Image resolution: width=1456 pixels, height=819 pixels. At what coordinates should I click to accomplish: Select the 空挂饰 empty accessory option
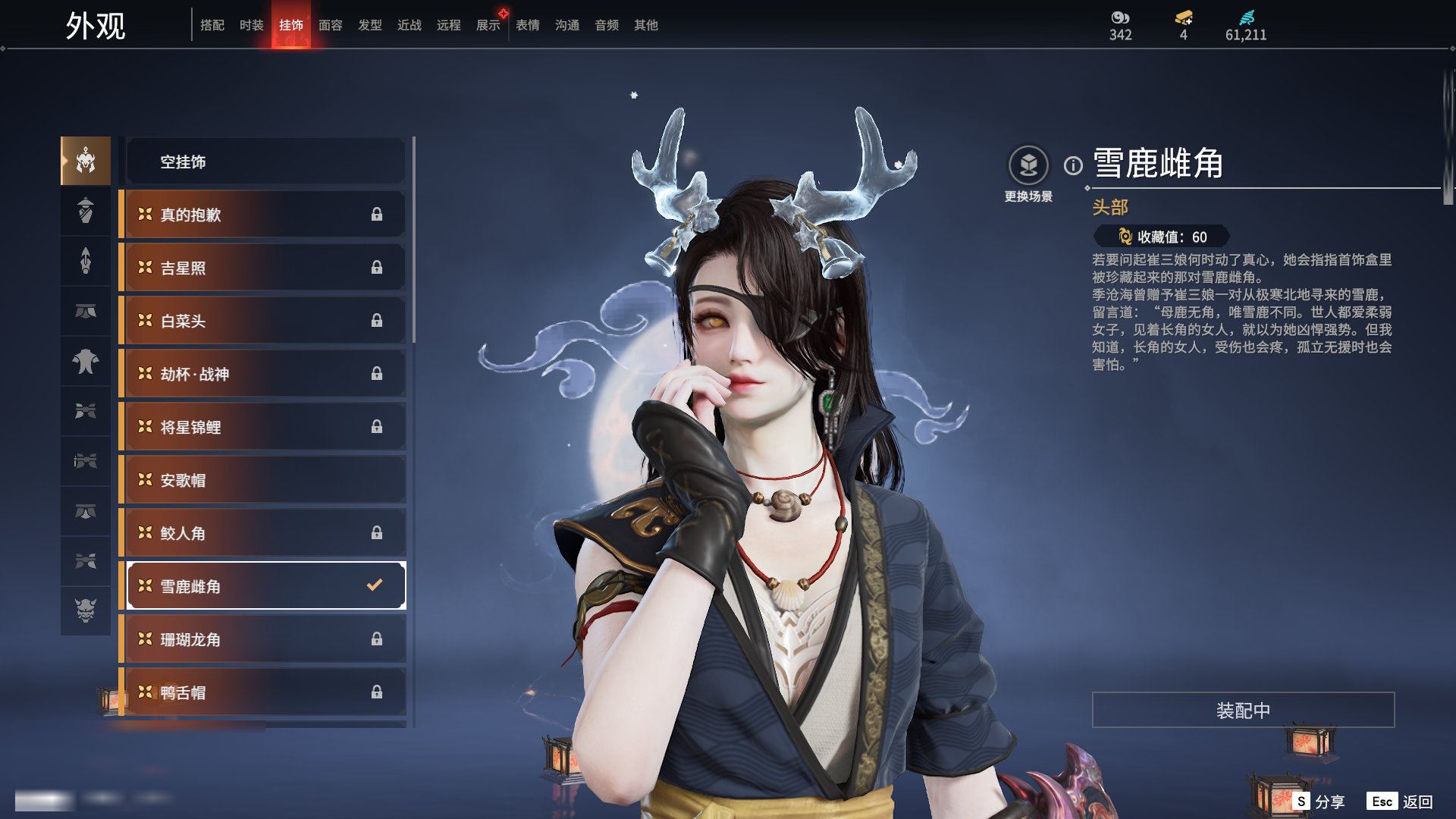point(265,162)
